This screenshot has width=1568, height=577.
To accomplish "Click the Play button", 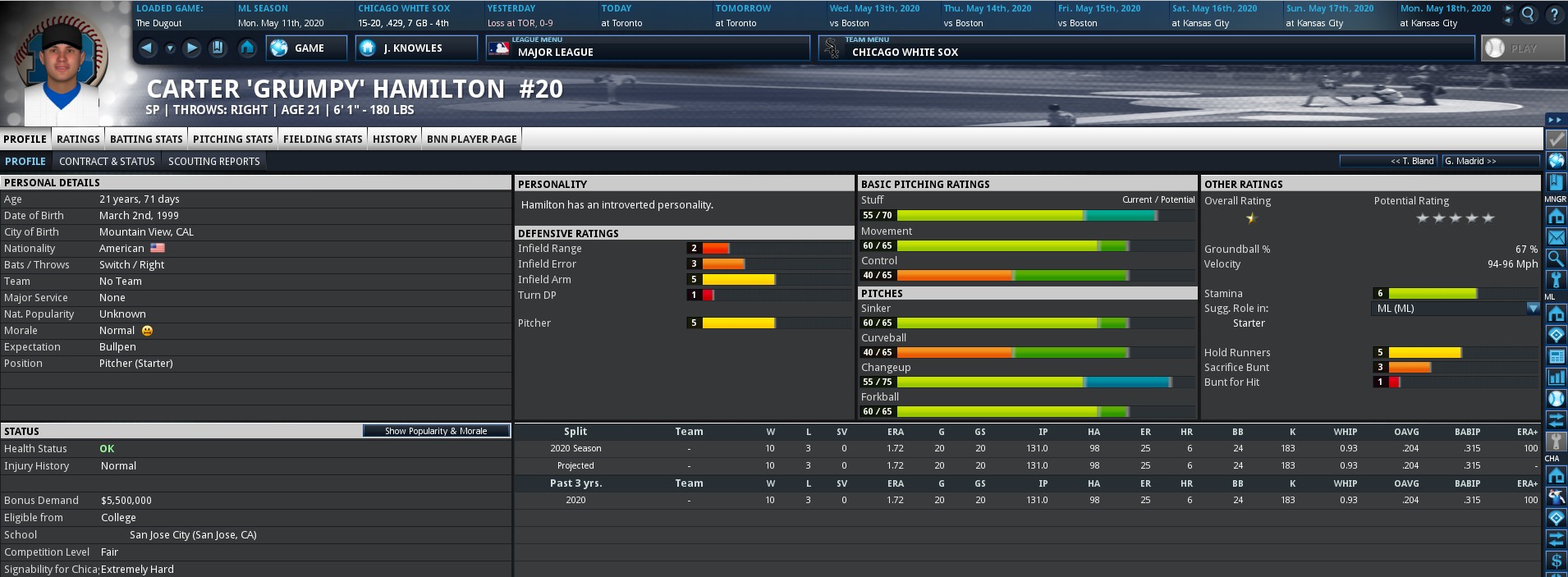I will pos(1522,48).
